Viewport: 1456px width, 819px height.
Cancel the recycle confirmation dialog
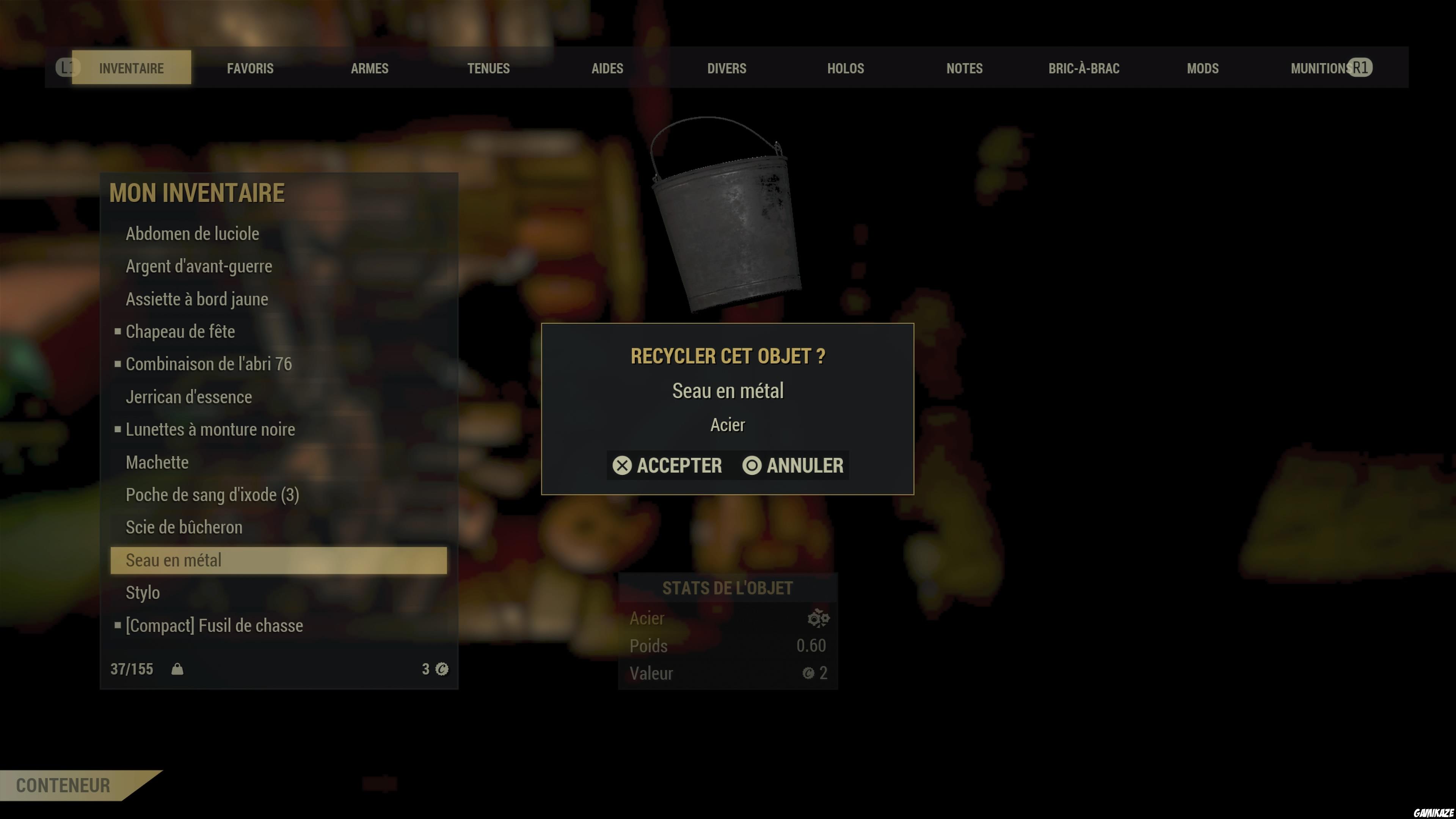click(794, 465)
